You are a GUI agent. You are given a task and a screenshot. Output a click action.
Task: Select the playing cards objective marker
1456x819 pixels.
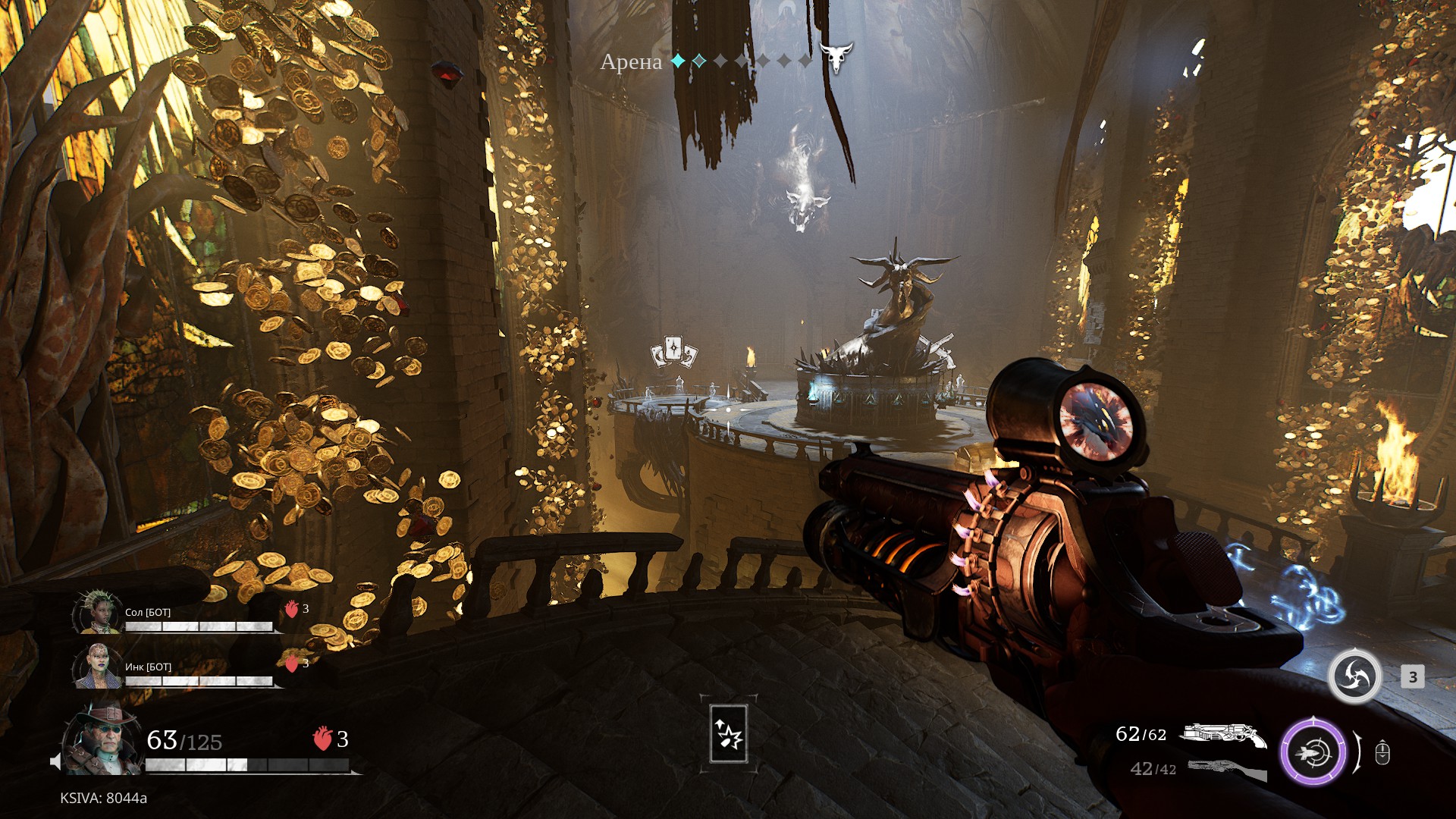(673, 352)
